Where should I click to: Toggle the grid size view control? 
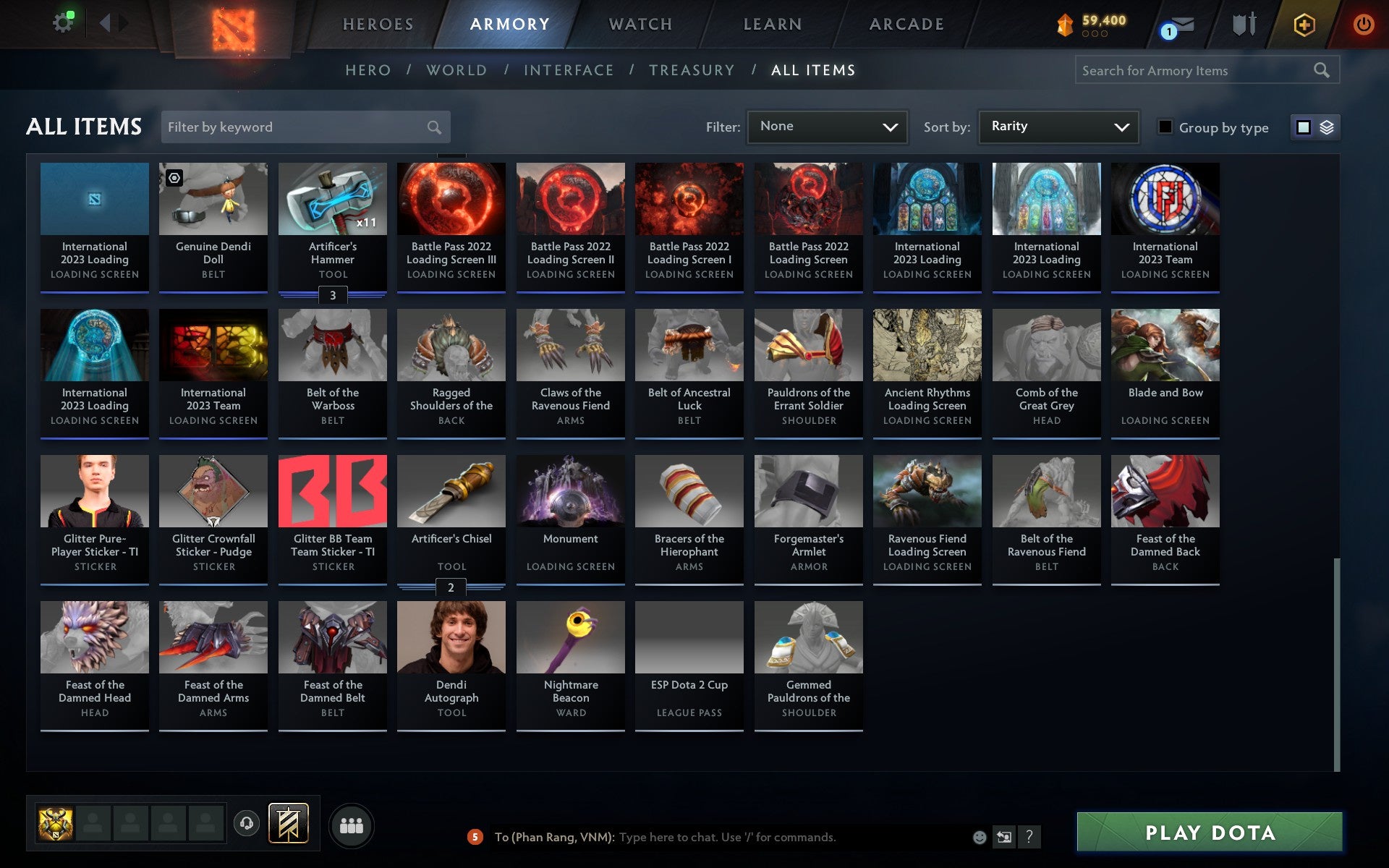pyautogui.click(x=1314, y=127)
